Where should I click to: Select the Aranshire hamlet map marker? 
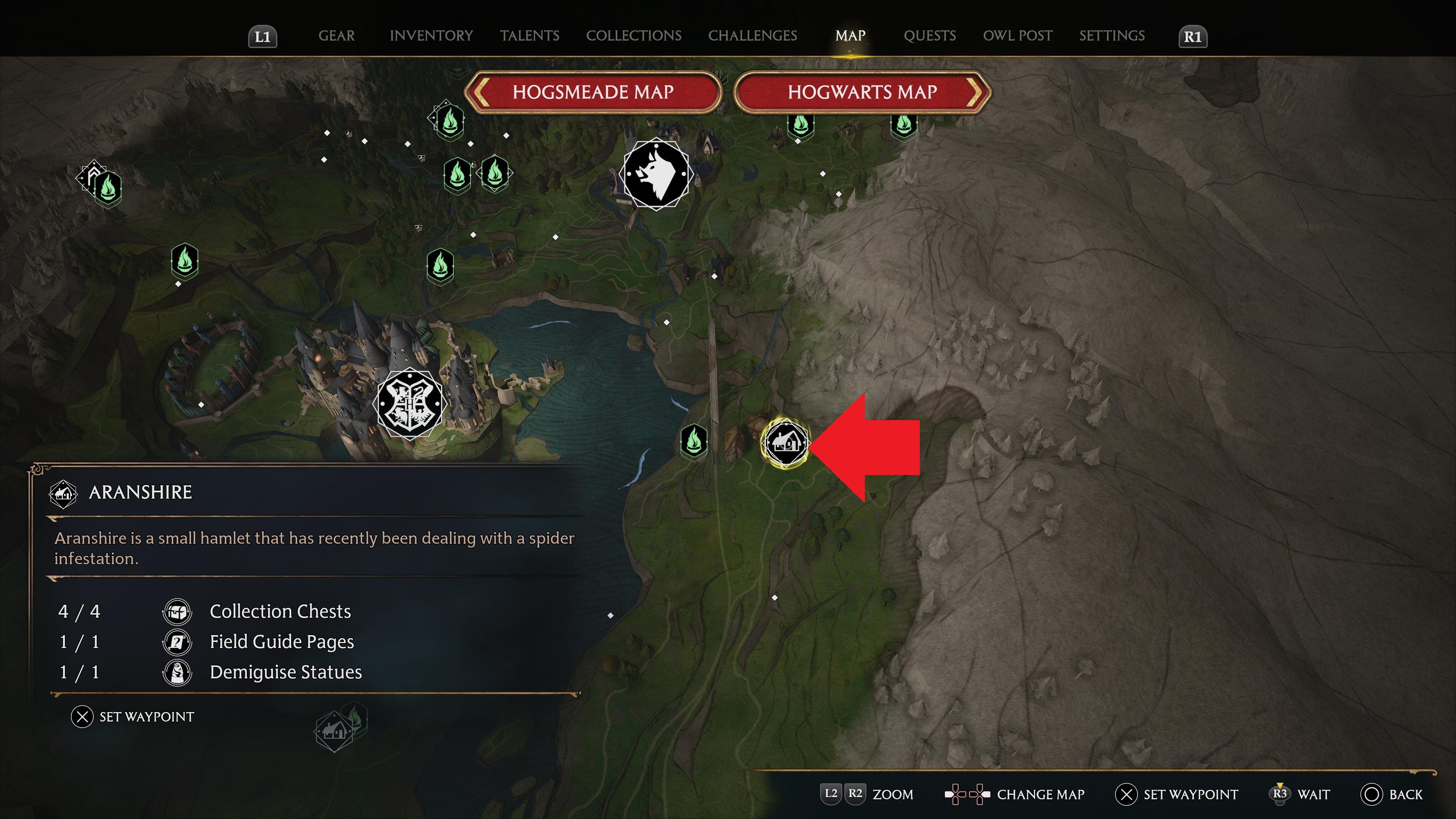tap(784, 442)
